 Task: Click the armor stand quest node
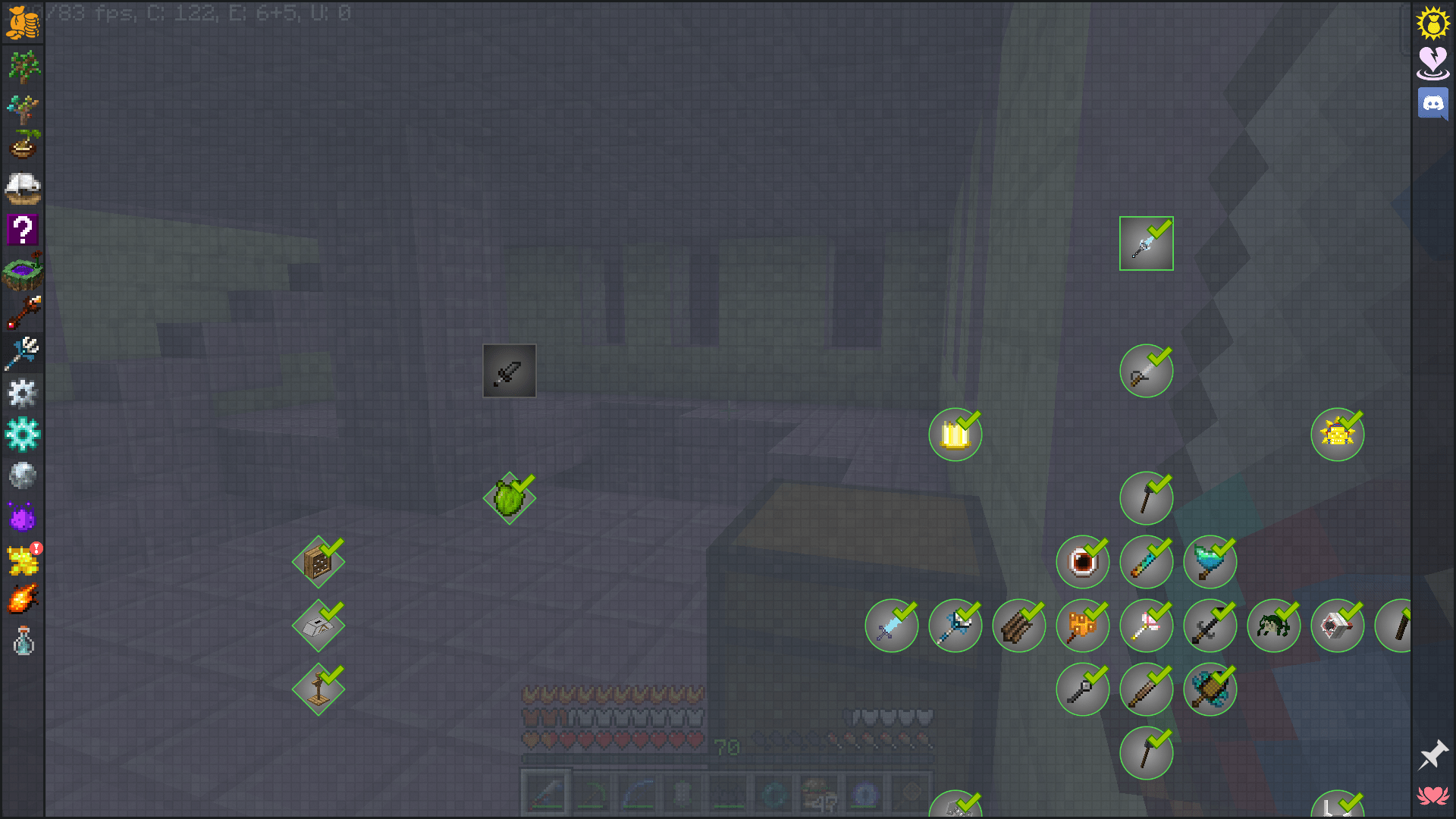[318, 689]
